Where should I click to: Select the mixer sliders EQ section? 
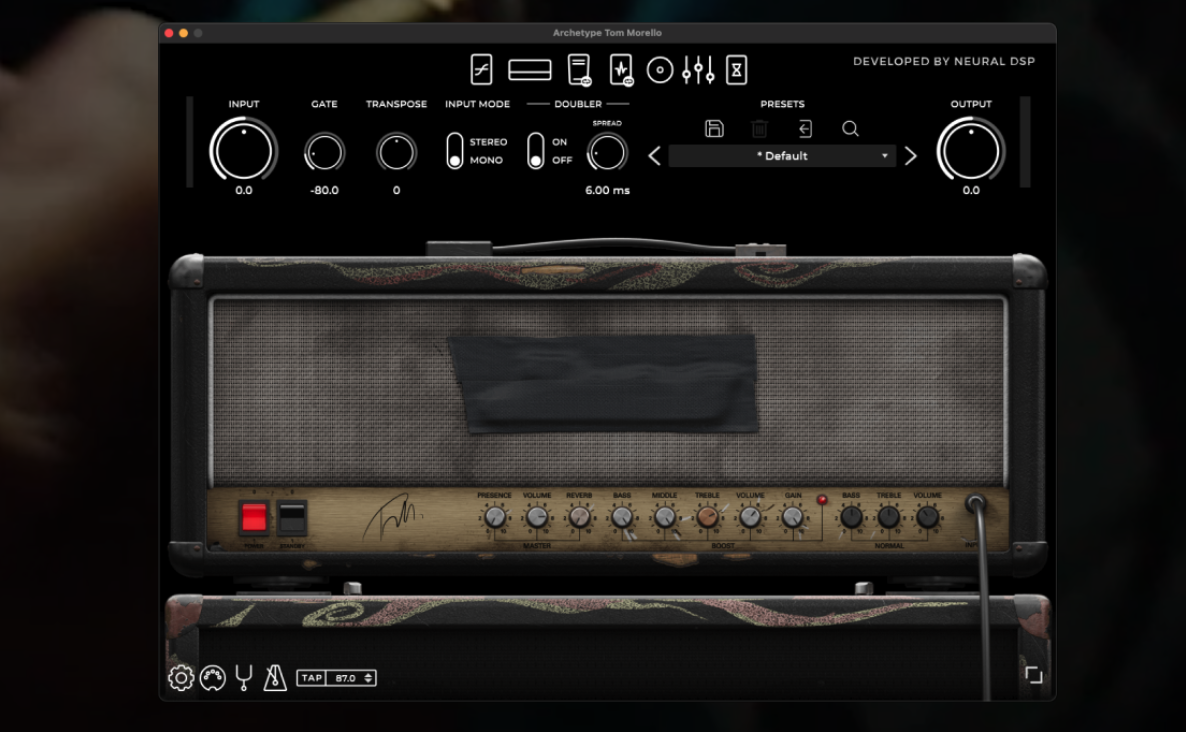click(698, 70)
